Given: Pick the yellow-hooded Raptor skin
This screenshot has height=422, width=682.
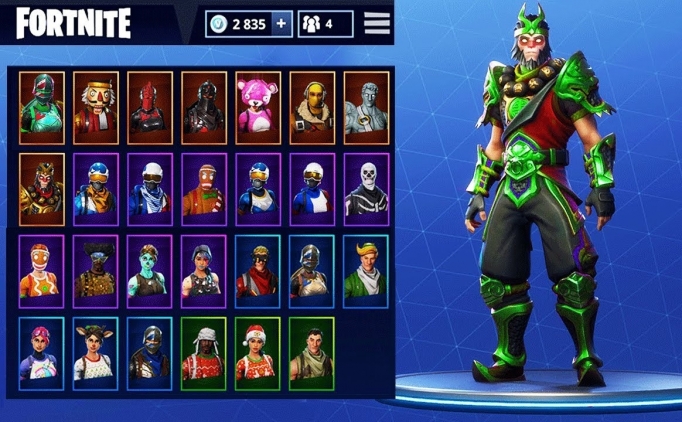Looking at the screenshot, I should coord(312,107).
